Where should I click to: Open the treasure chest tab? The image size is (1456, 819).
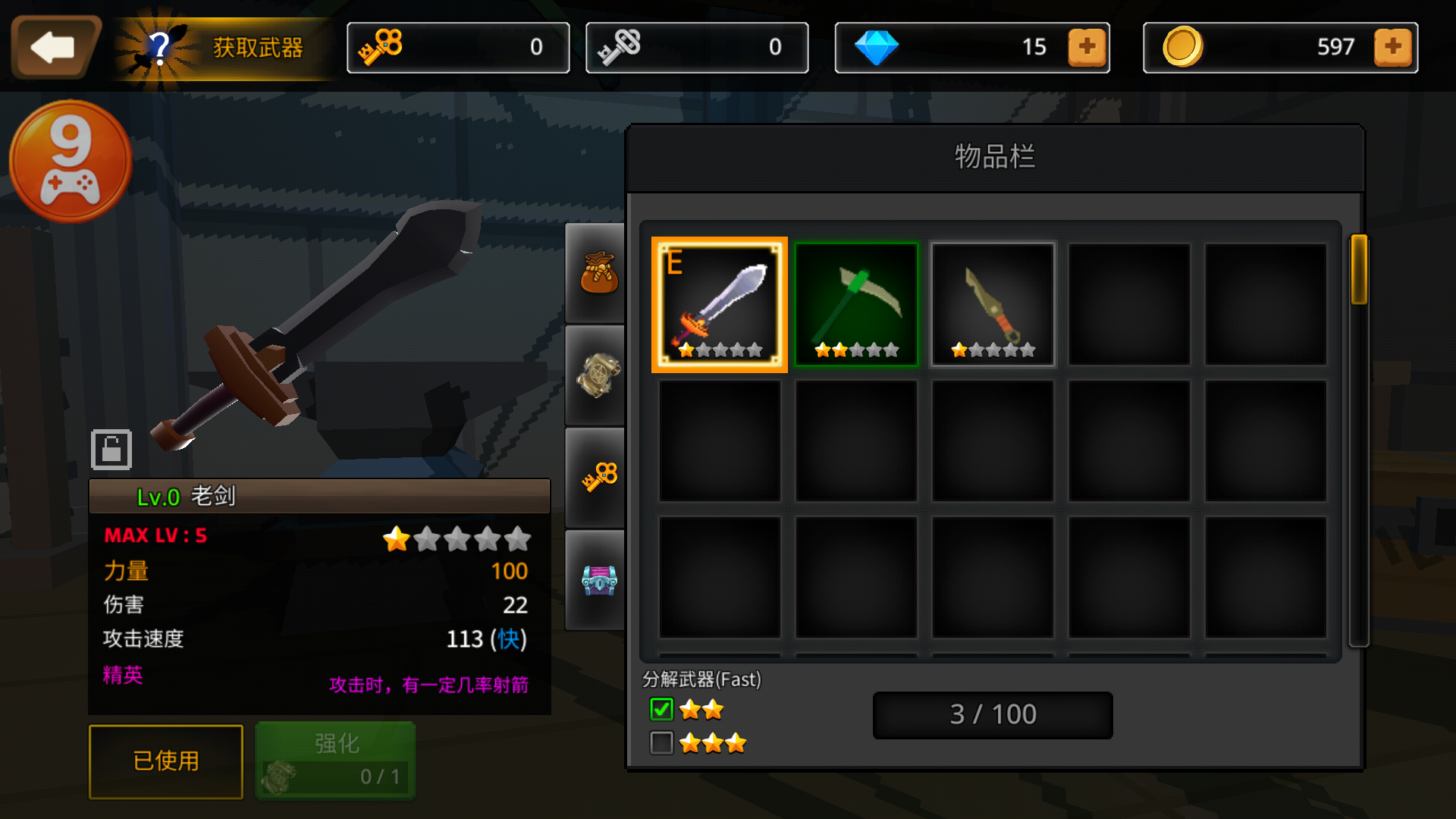(x=598, y=580)
